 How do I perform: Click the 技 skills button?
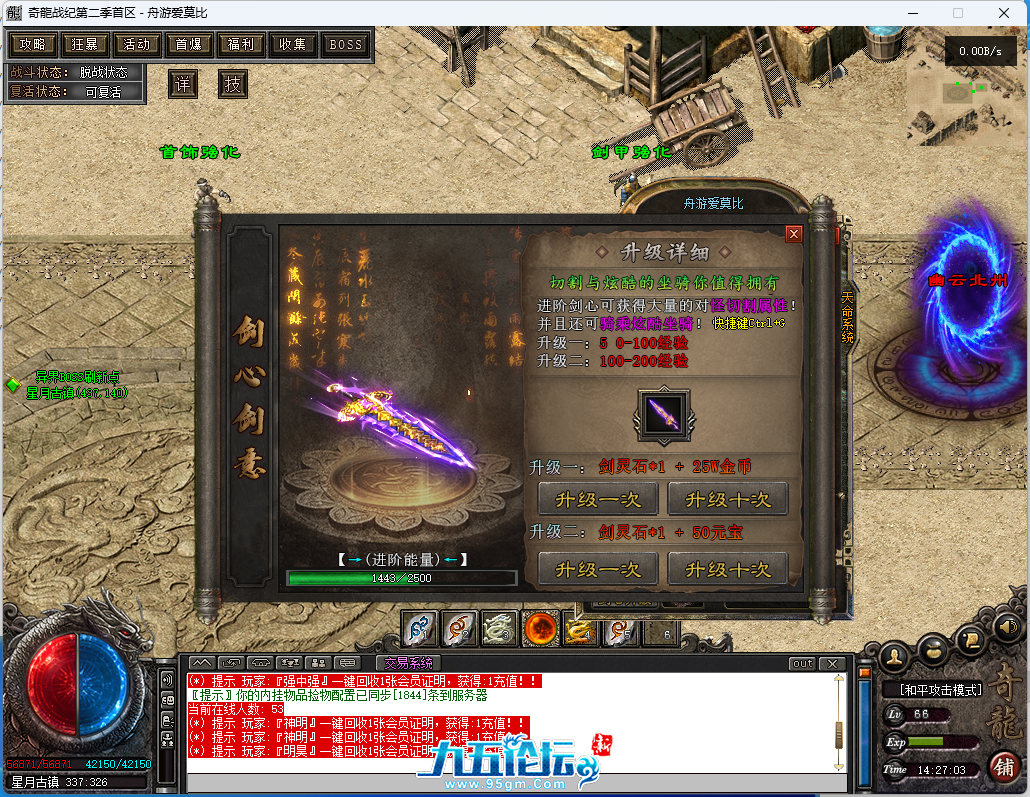232,84
